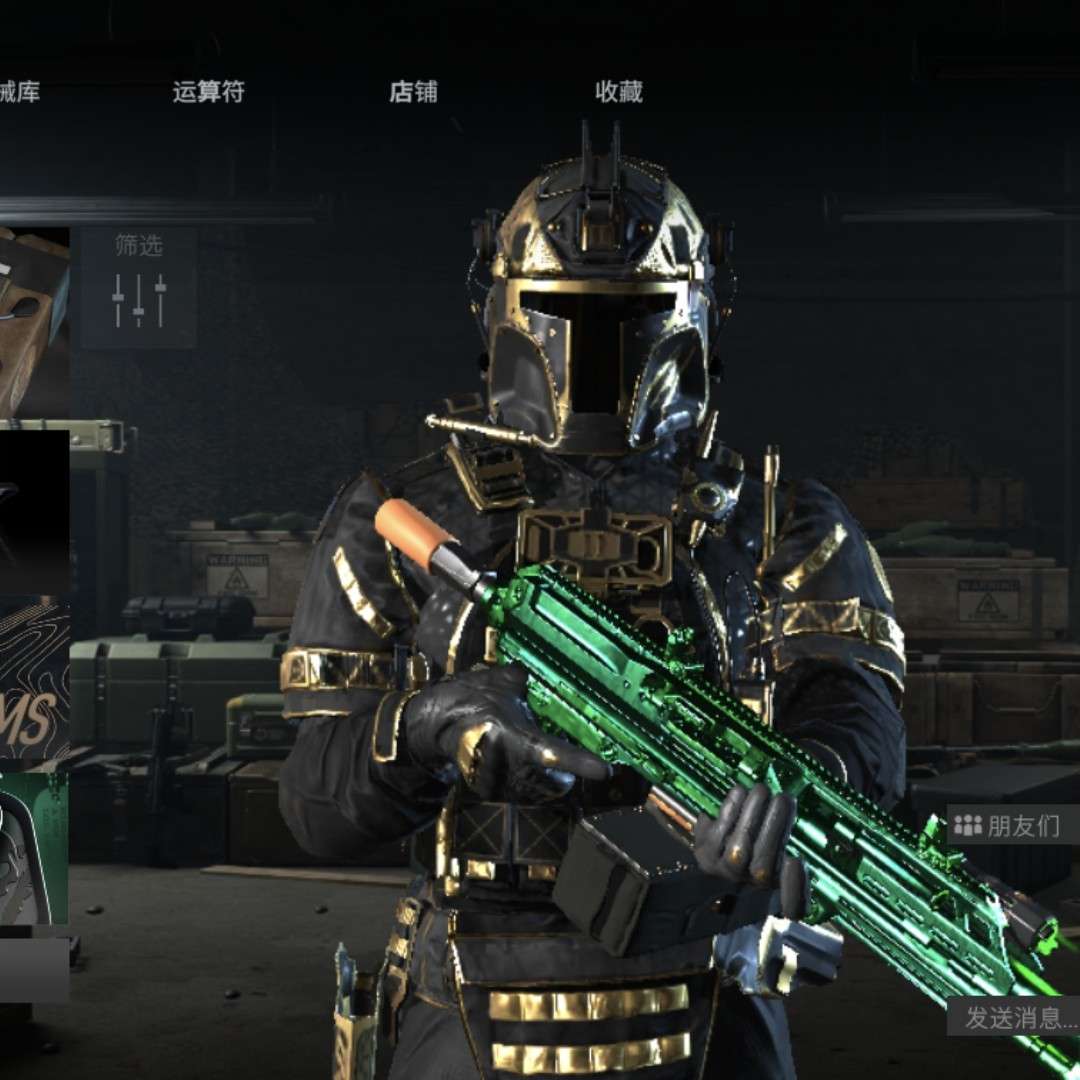Screen dimensions: 1080x1080
Task: Switch to the 运算符 tab
Action: (208, 92)
